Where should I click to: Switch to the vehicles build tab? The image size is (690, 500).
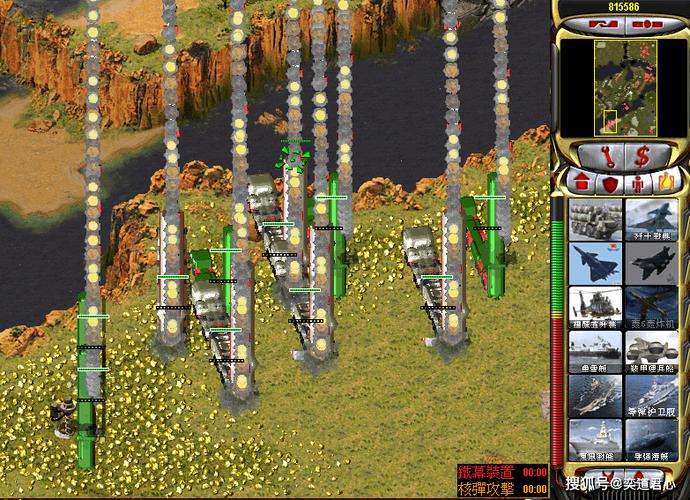(x=663, y=184)
